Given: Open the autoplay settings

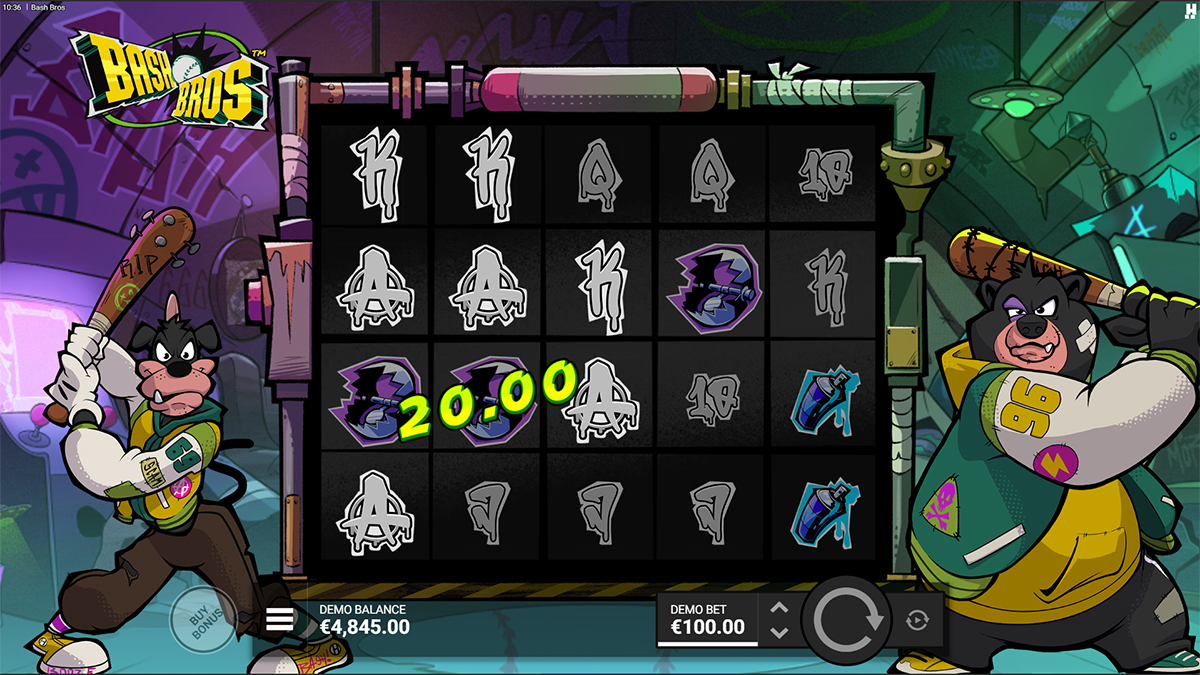Looking at the screenshot, I should point(917,620).
